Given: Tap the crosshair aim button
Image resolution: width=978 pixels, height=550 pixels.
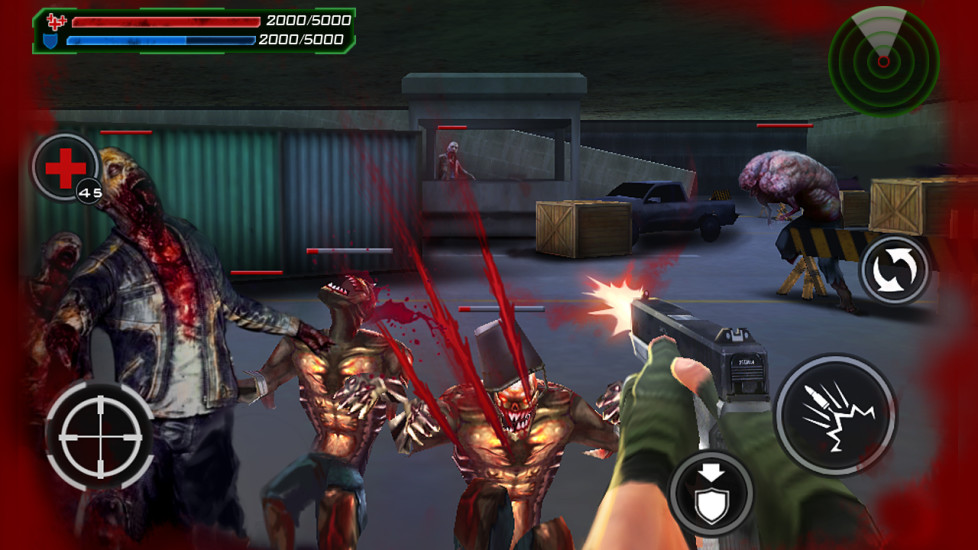Looking at the screenshot, I should click(x=100, y=434).
